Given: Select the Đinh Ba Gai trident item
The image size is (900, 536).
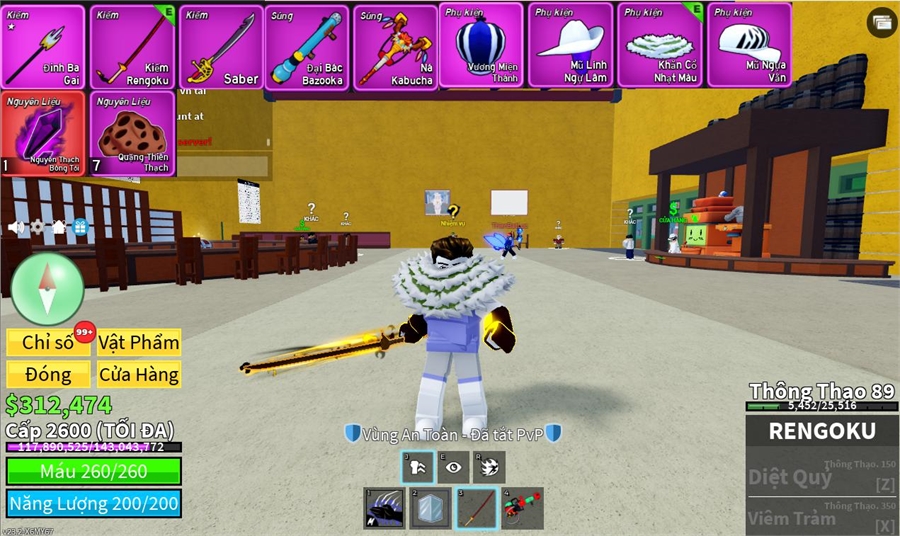Looking at the screenshot, I should point(43,47).
